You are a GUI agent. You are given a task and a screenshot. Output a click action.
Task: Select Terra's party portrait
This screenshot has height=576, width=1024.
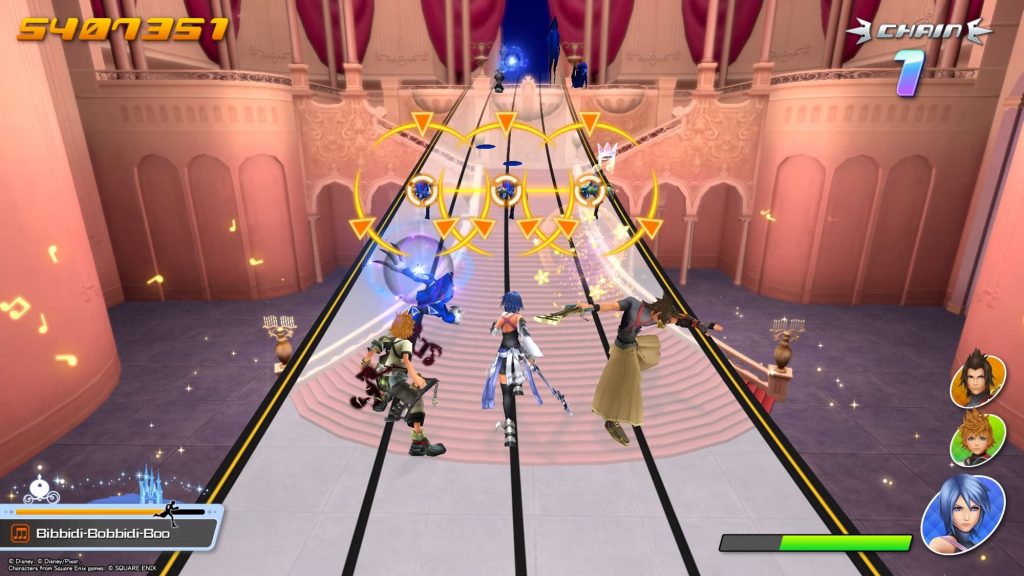click(x=977, y=379)
